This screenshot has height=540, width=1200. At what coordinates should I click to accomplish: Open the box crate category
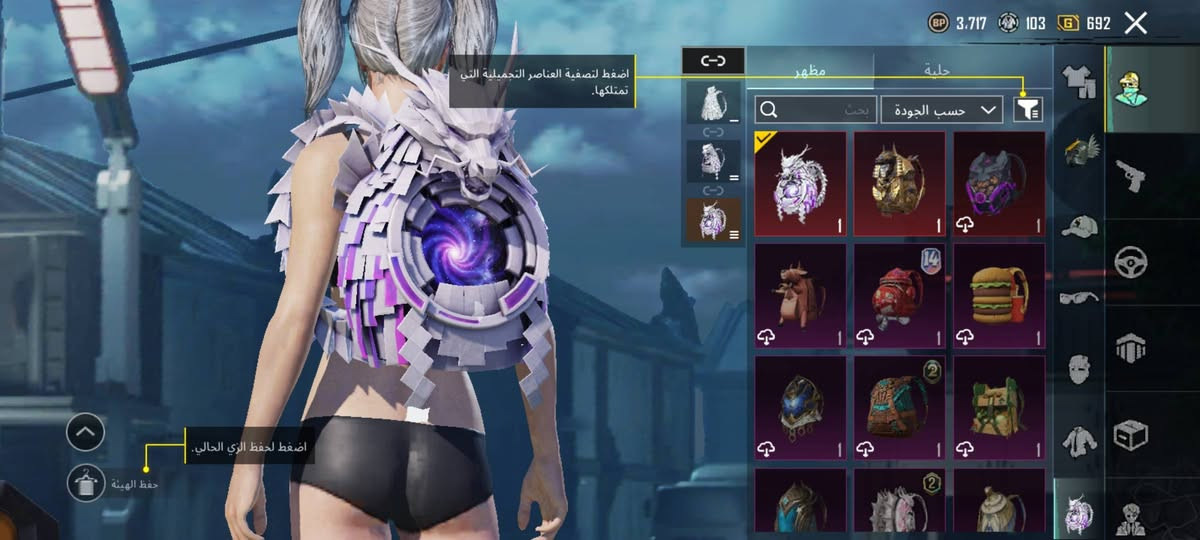[x=1130, y=434]
